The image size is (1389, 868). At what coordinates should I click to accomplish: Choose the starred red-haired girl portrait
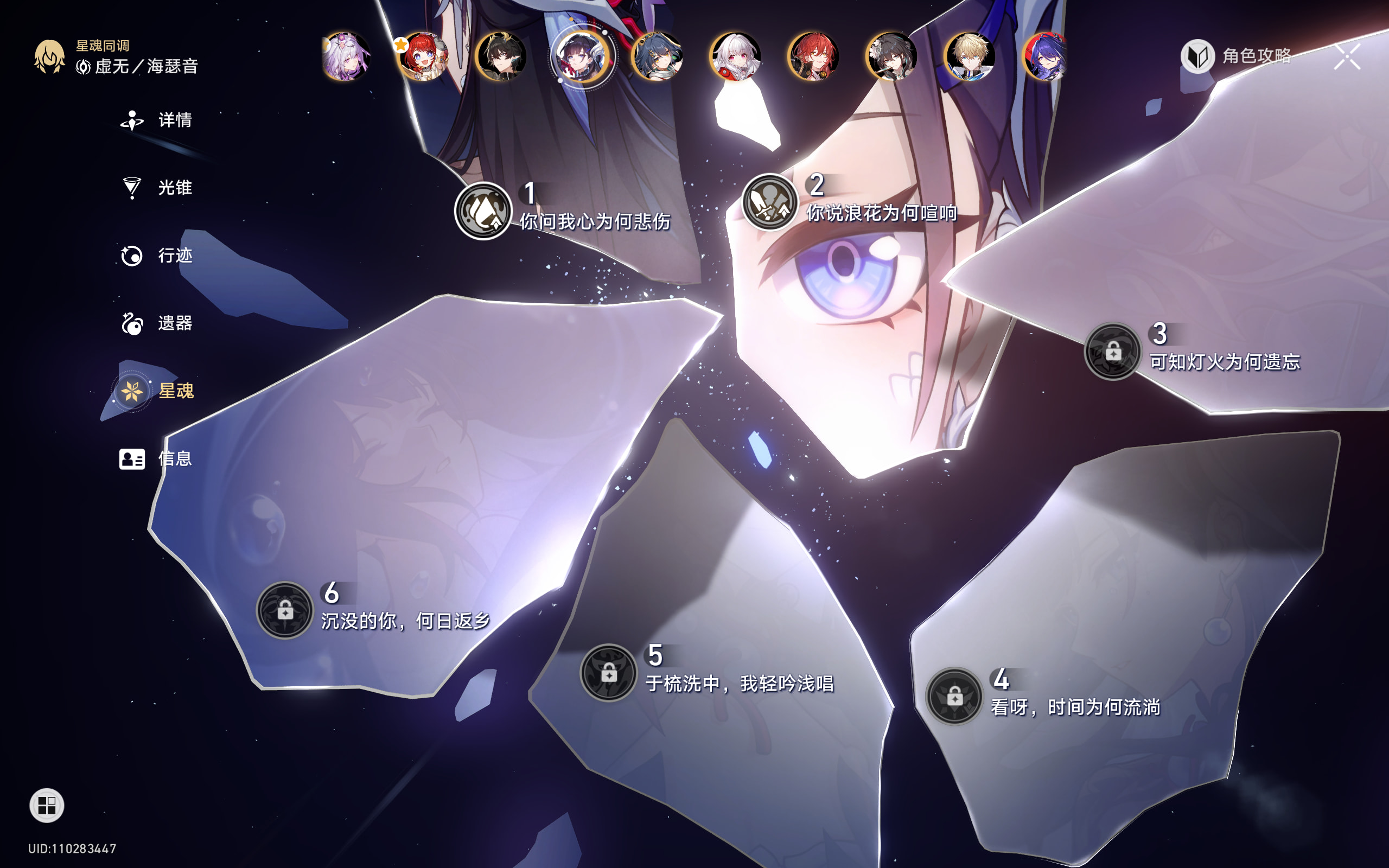click(x=424, y=56)
